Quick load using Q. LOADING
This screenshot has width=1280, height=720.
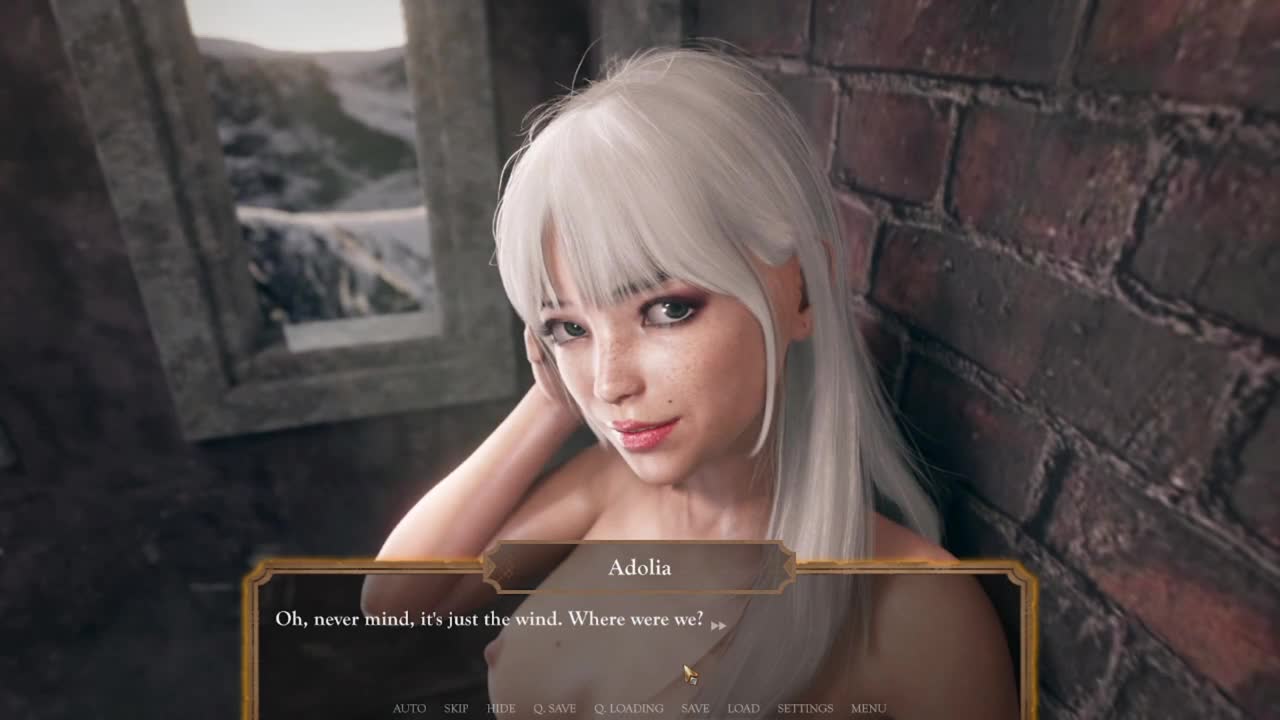click(x=628, y=708)
